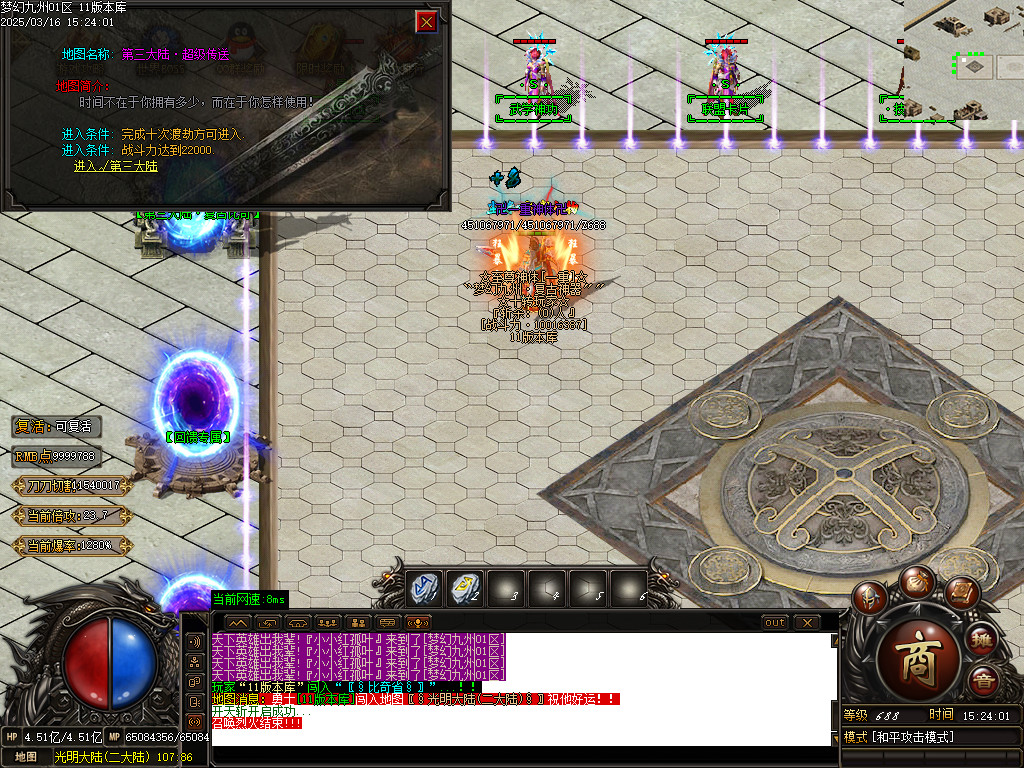Close the chat panel with its X
The width and height of the screenshot is (1024, 768).
pos(806,623)
